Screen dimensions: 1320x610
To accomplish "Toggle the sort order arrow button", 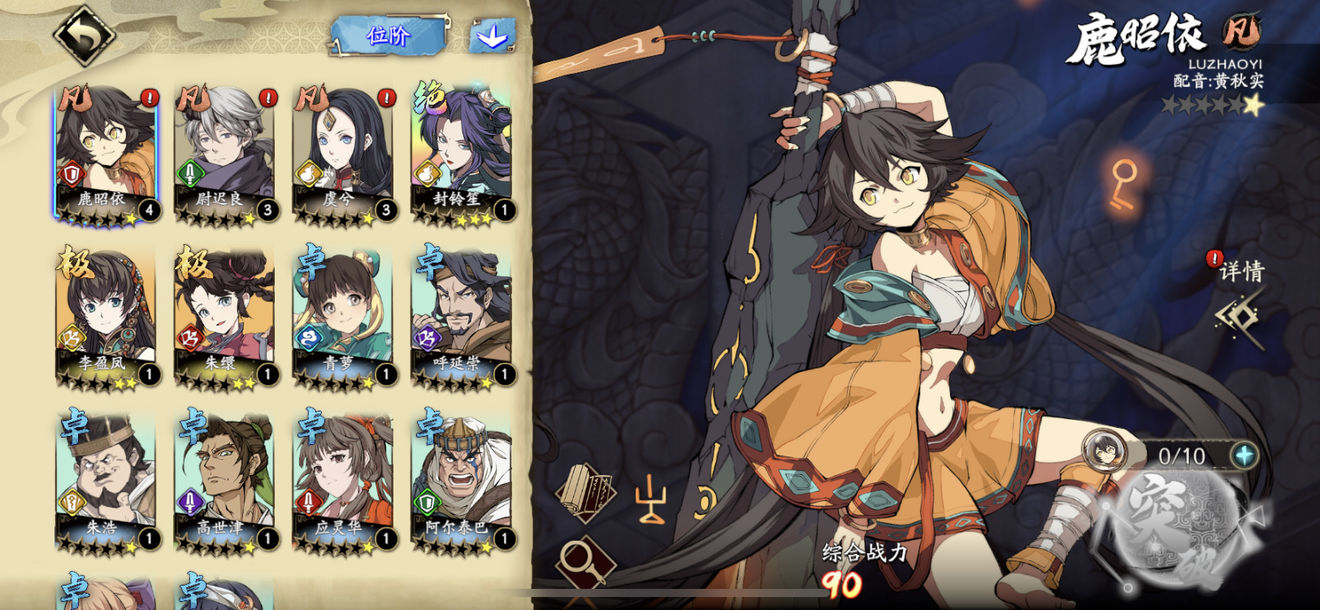I will pyautogui.click(x=492, y=37).
